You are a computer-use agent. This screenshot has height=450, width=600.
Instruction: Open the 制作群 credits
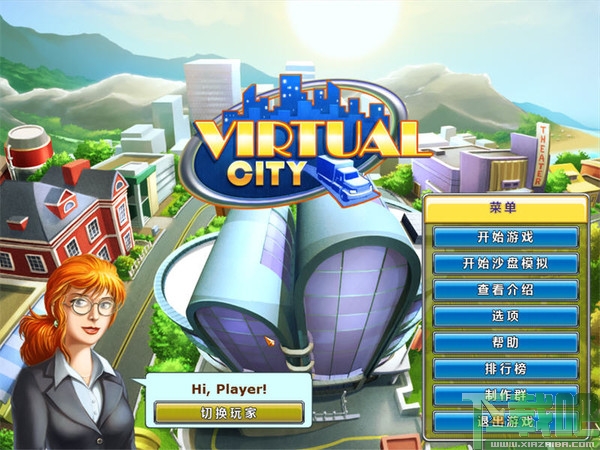[505, 395]
